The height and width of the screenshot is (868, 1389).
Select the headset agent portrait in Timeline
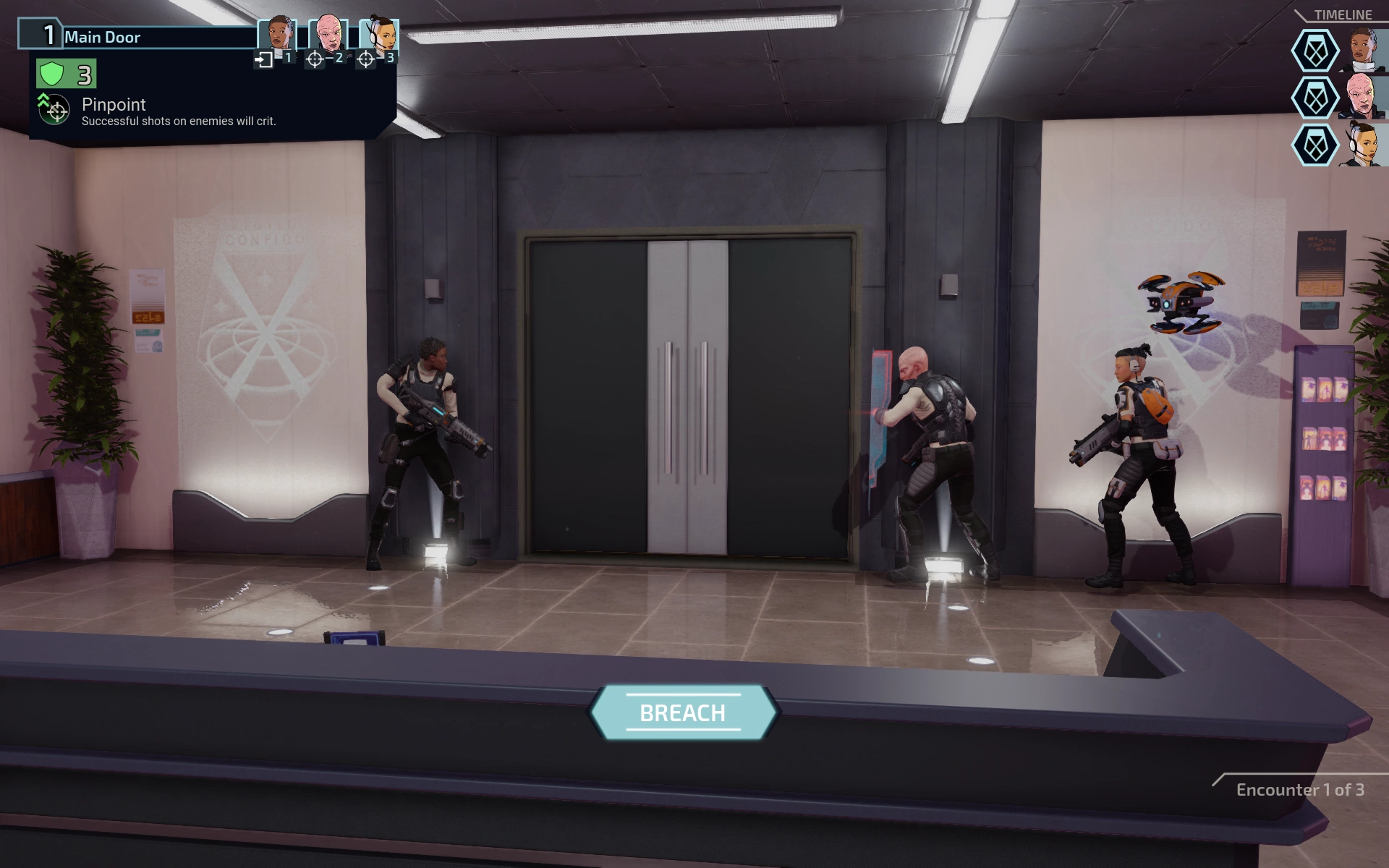[1362, 145]
